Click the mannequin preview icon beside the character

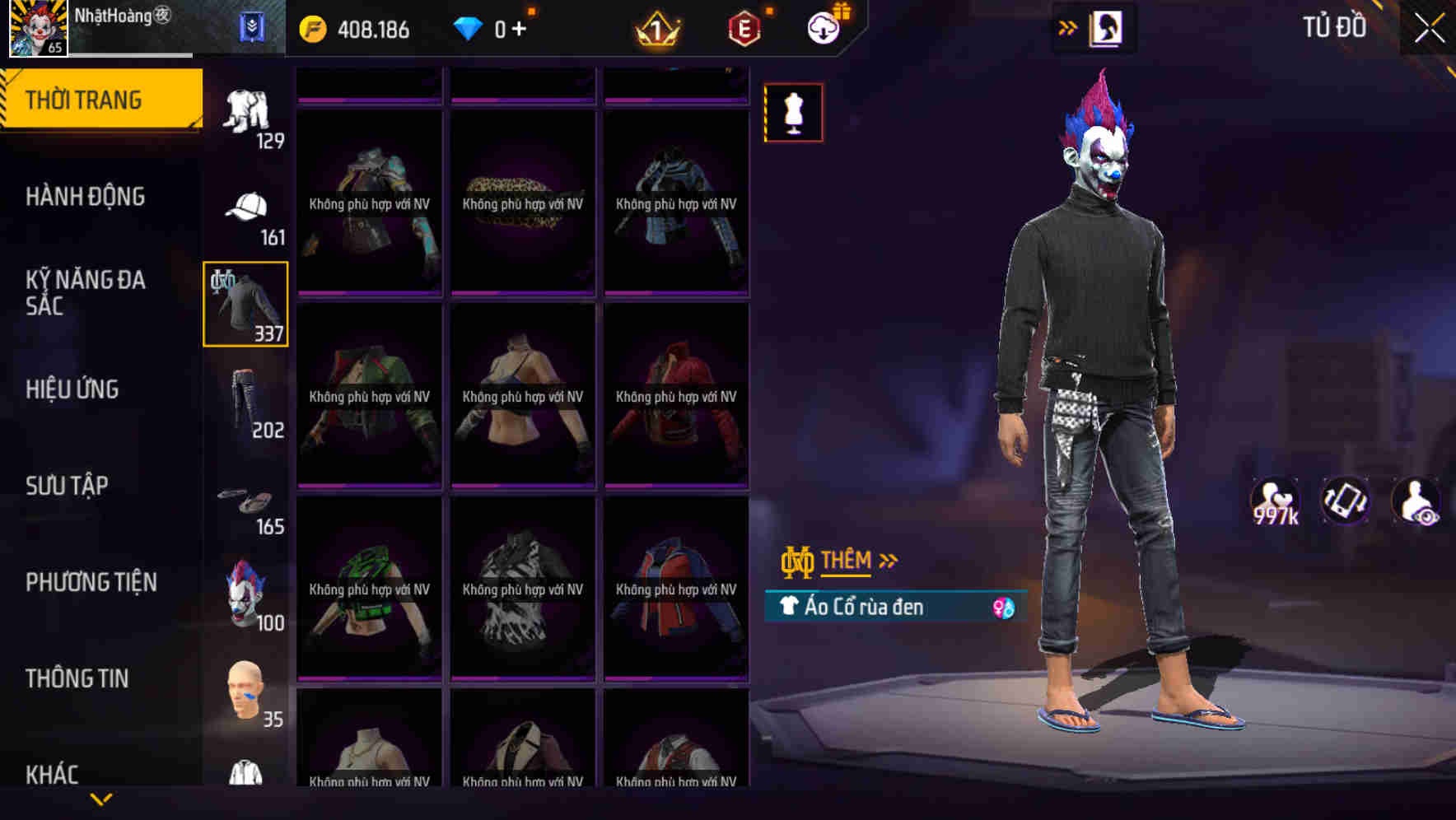click(793, 112)
